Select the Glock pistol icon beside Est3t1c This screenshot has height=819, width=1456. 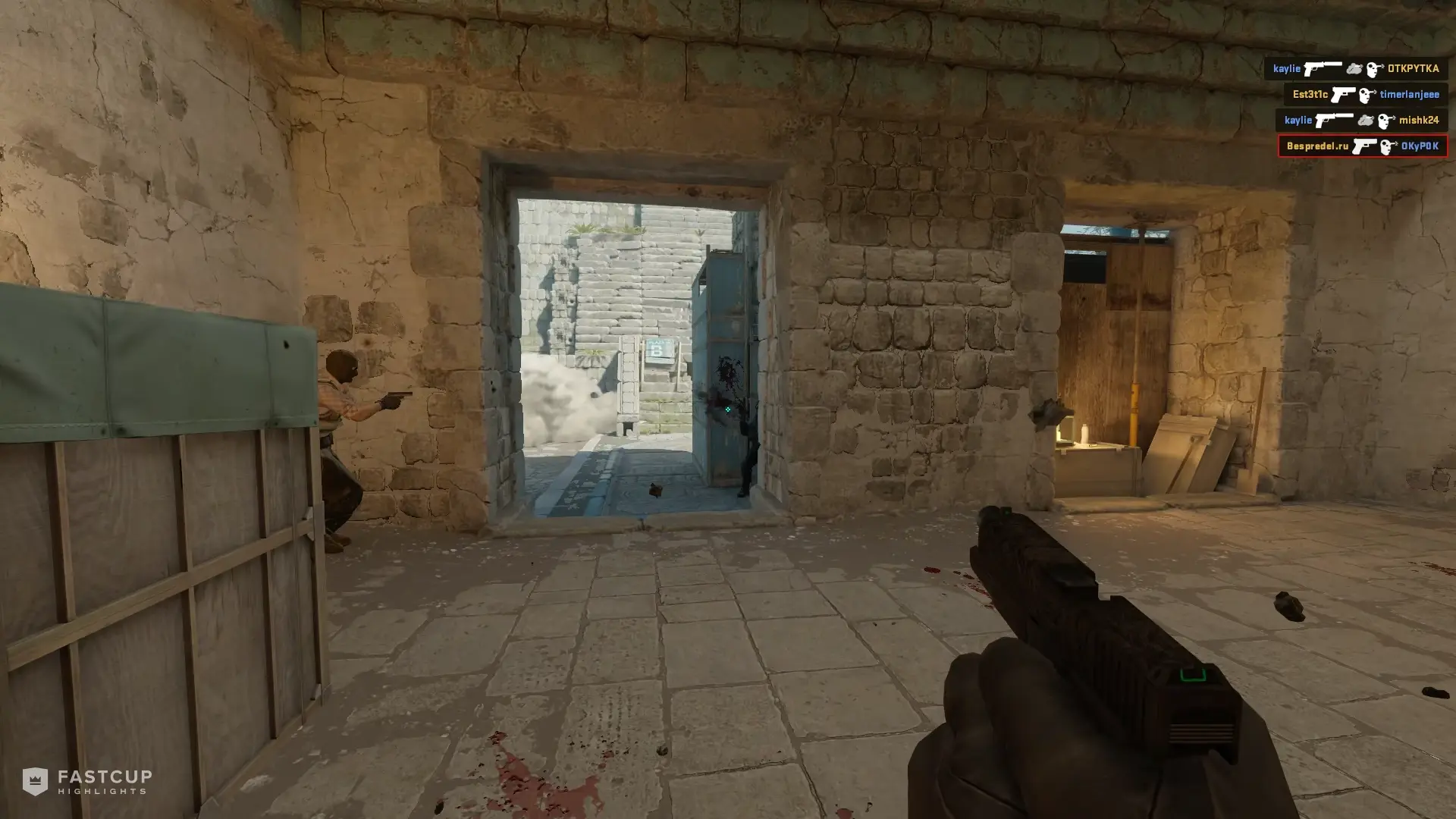[1344, 95]
